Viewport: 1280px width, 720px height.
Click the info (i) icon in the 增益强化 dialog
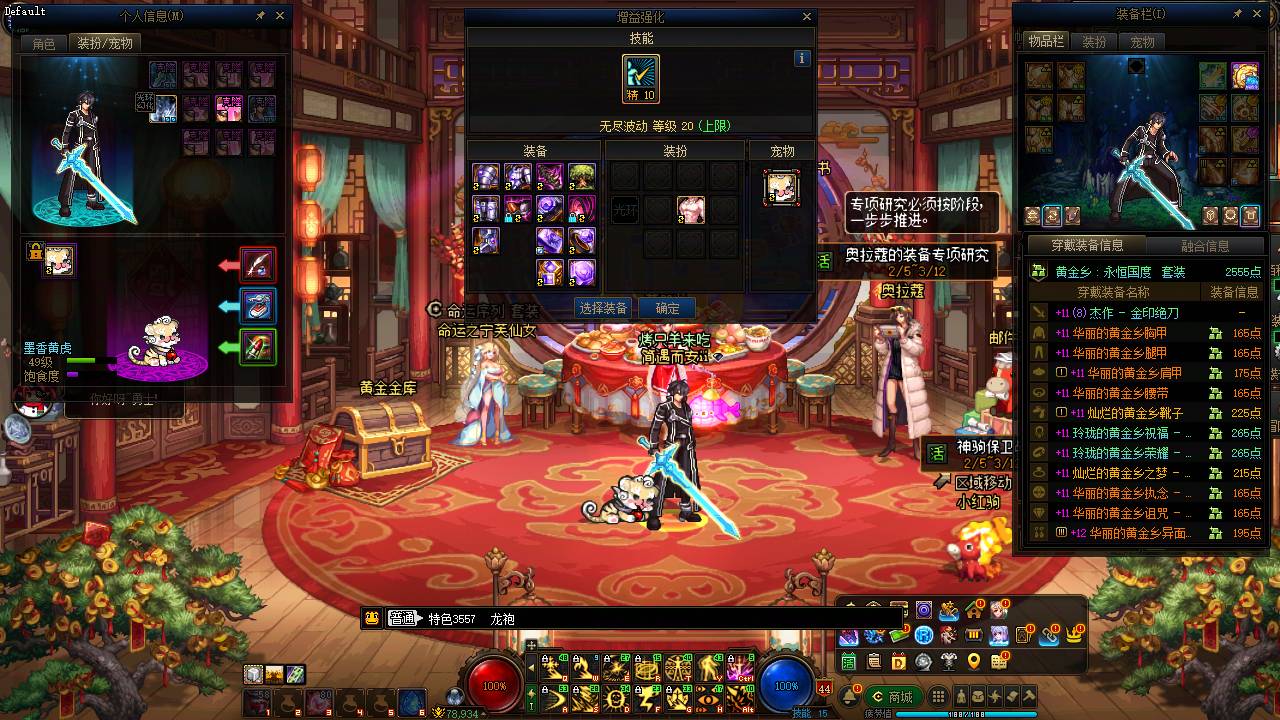pos(800,59)
